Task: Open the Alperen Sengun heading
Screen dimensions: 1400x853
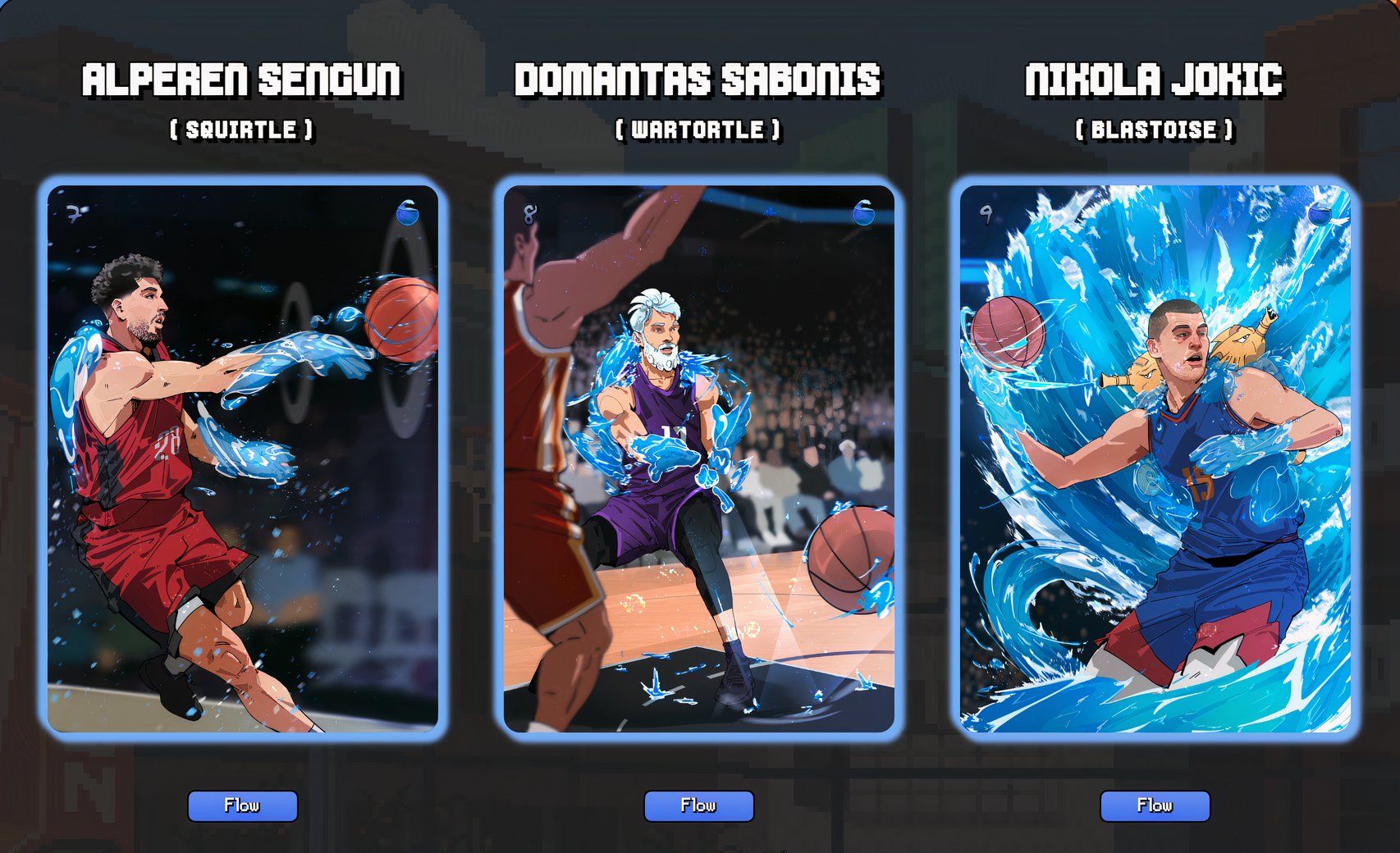Action: [244, 78]
